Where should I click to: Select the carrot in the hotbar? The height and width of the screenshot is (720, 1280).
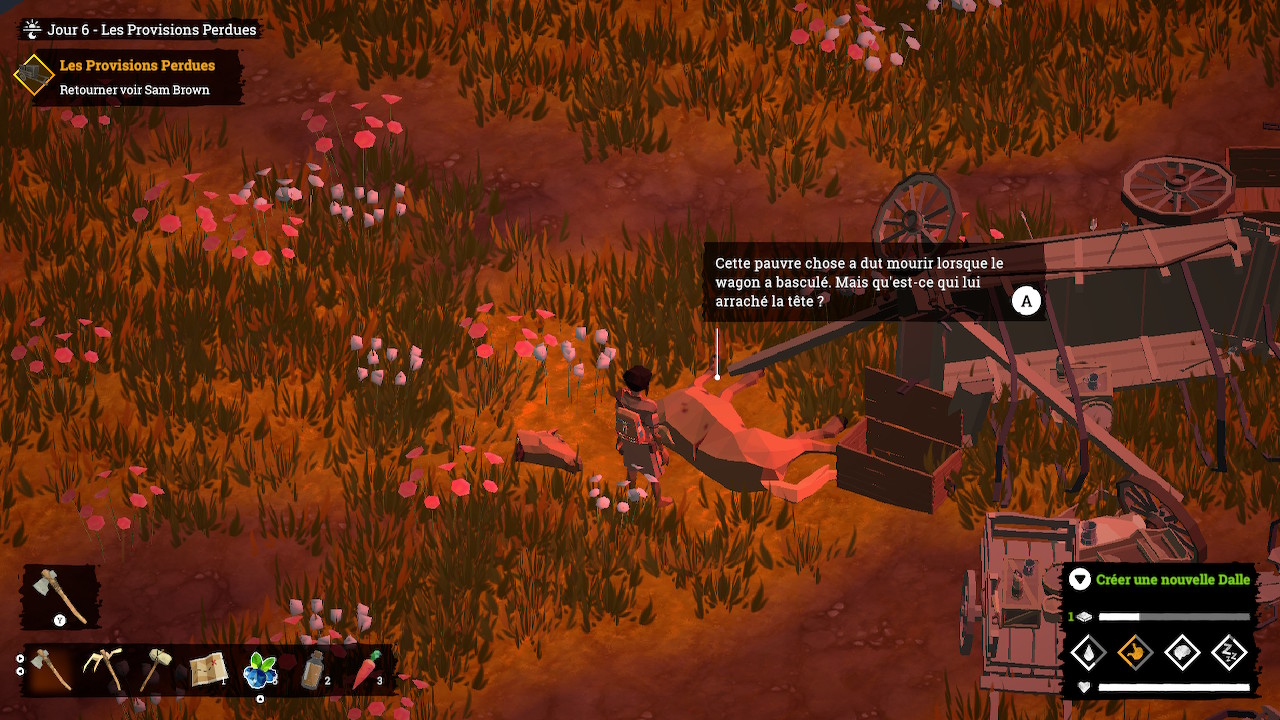(x=366, y=669)
